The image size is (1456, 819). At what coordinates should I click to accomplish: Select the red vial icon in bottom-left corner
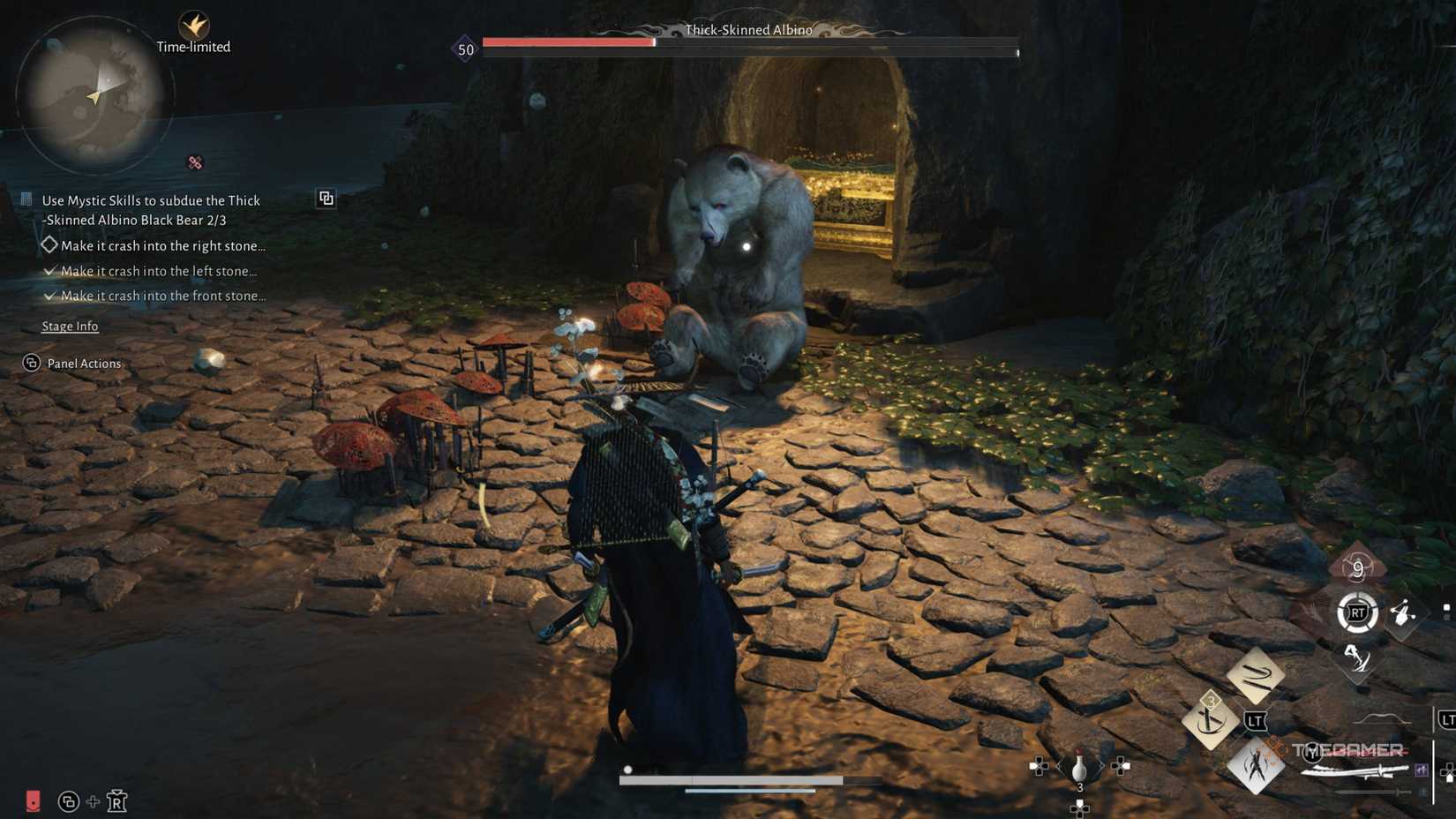tap(34, 801)
